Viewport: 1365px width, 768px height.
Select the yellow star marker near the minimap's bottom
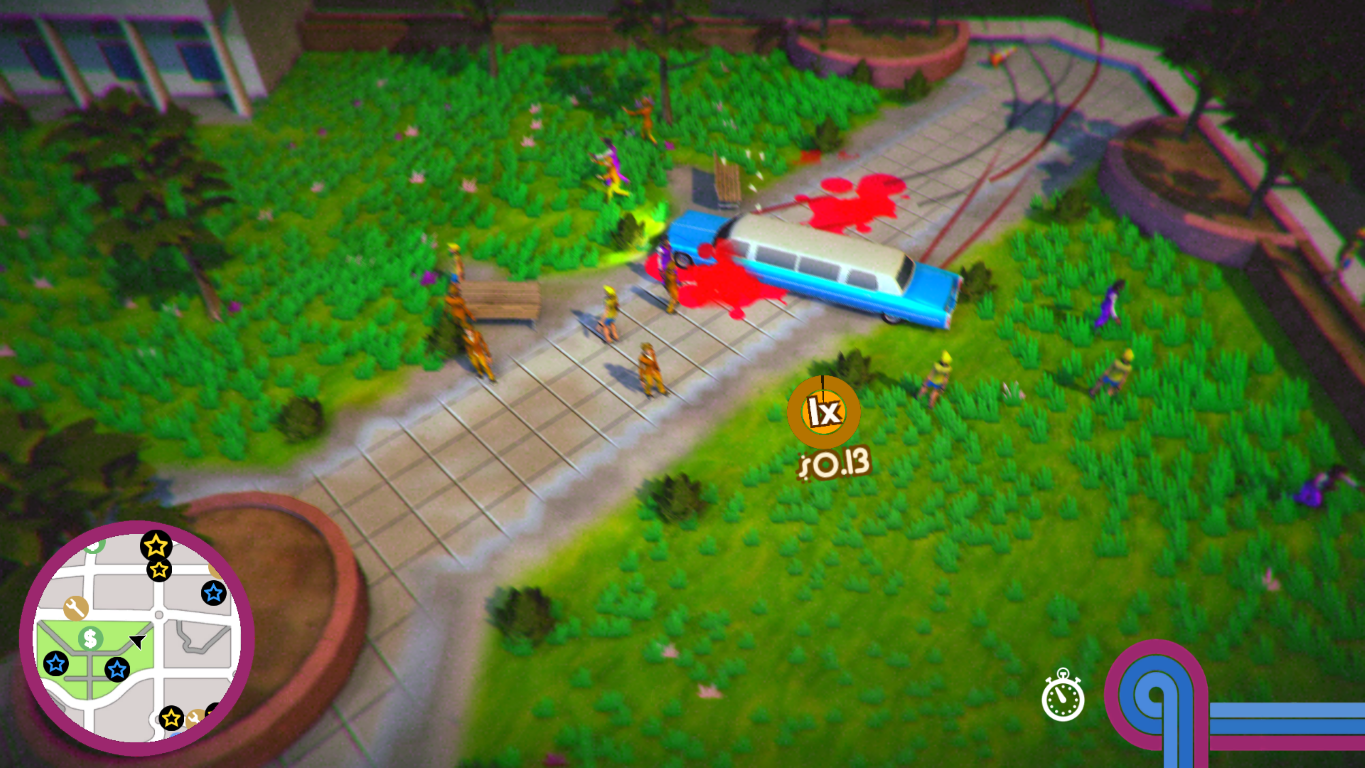pyautogui.click(x=171, y=717)
